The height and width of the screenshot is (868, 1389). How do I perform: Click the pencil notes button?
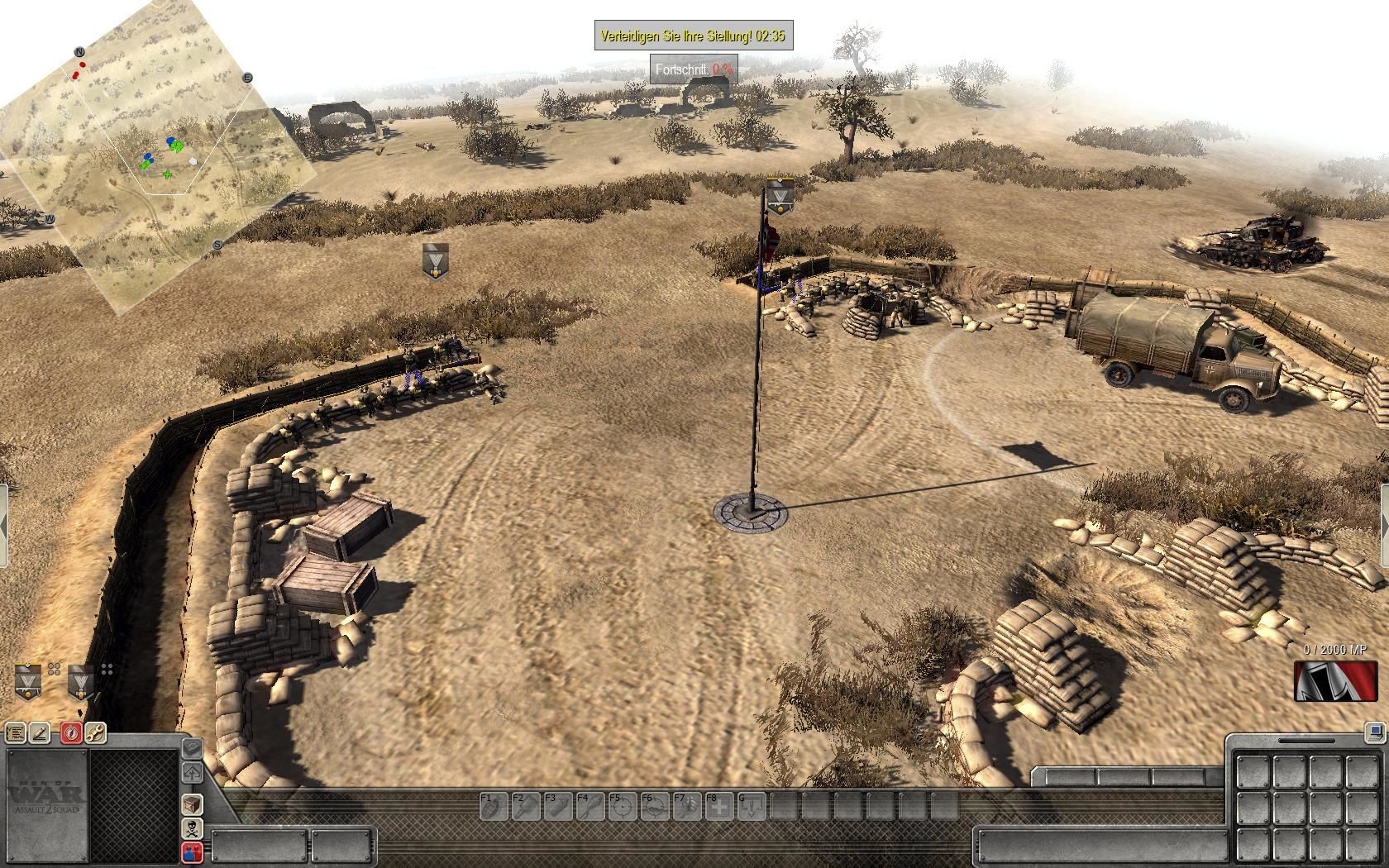click(40, 732)
